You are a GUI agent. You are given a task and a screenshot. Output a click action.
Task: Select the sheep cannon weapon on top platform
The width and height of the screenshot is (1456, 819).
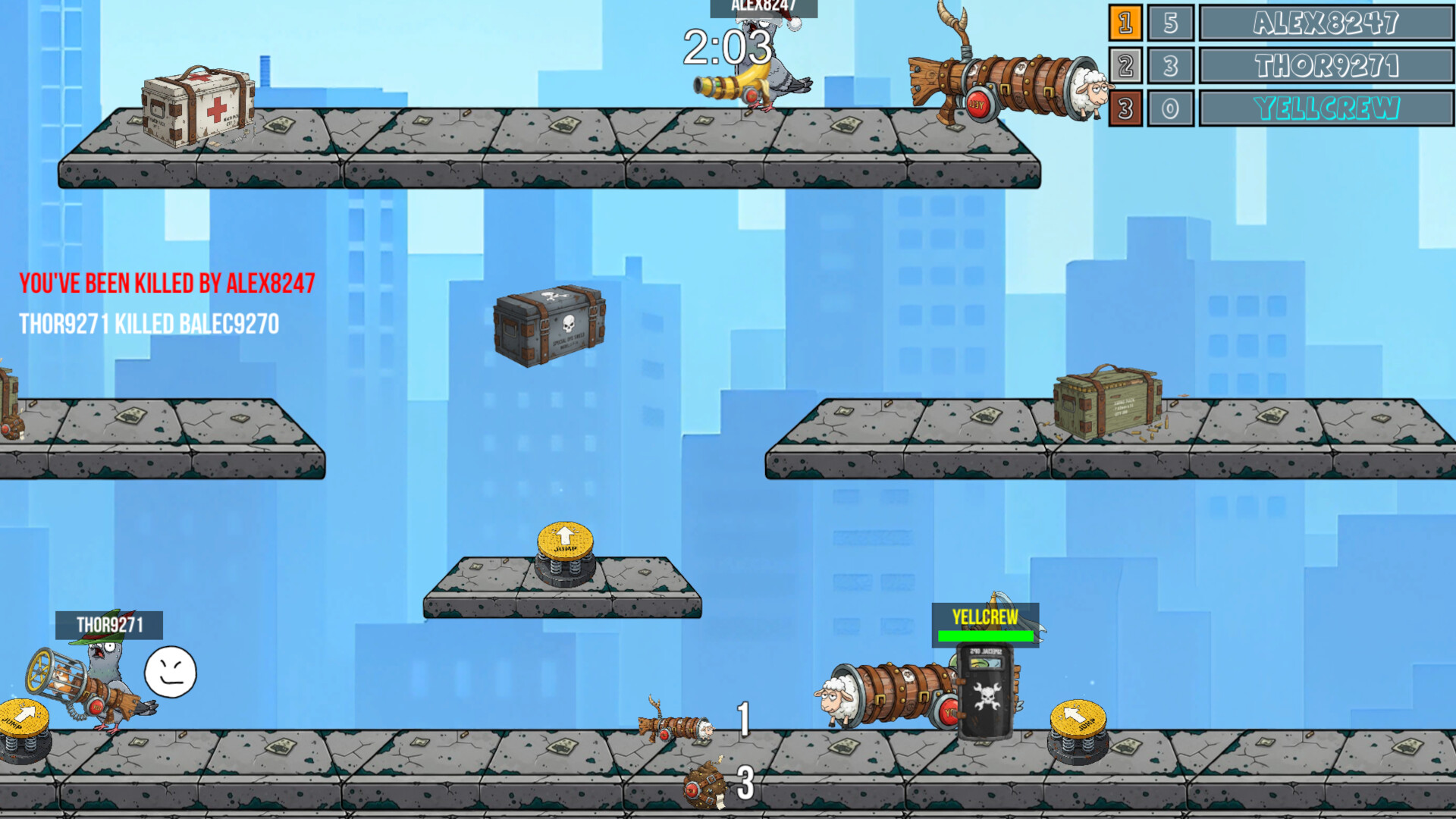(x=1009, y=83)
